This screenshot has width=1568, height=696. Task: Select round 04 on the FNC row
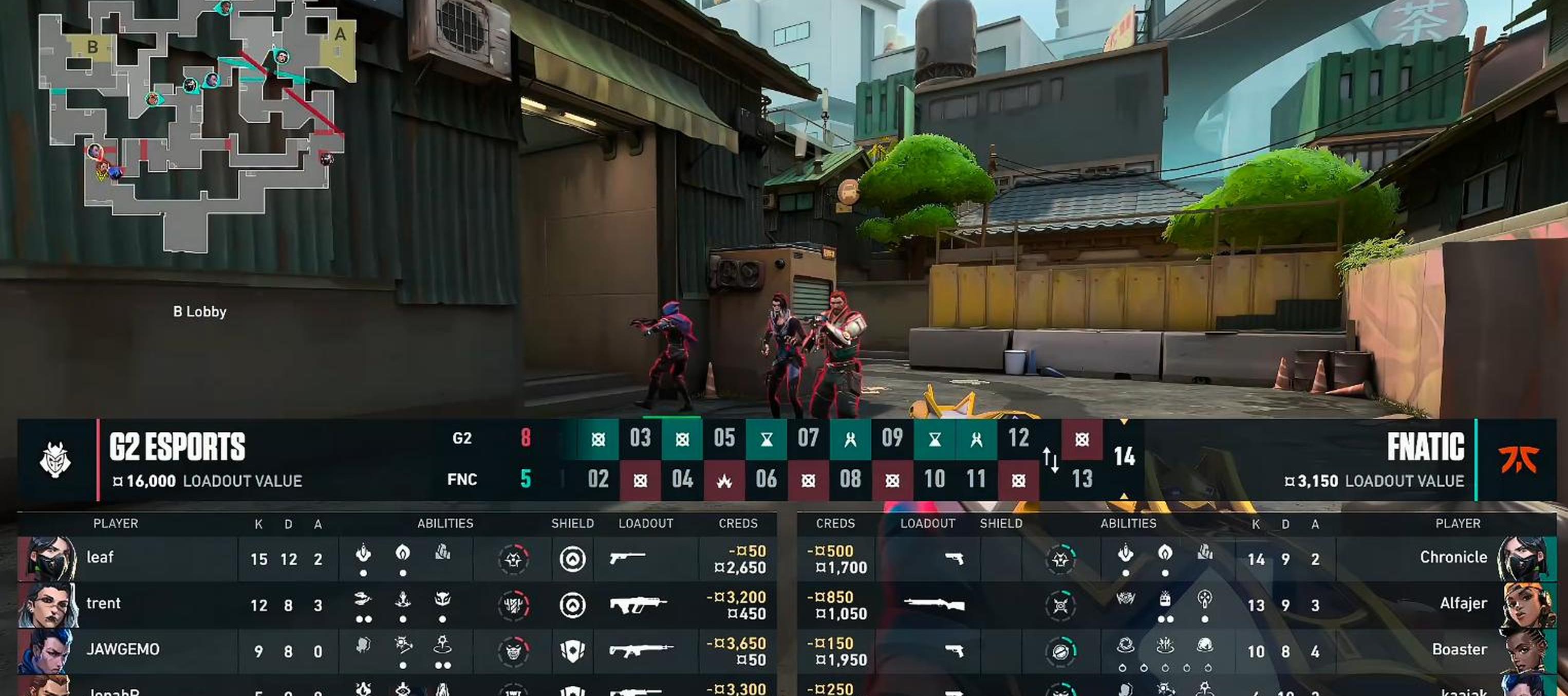point(682,480)
